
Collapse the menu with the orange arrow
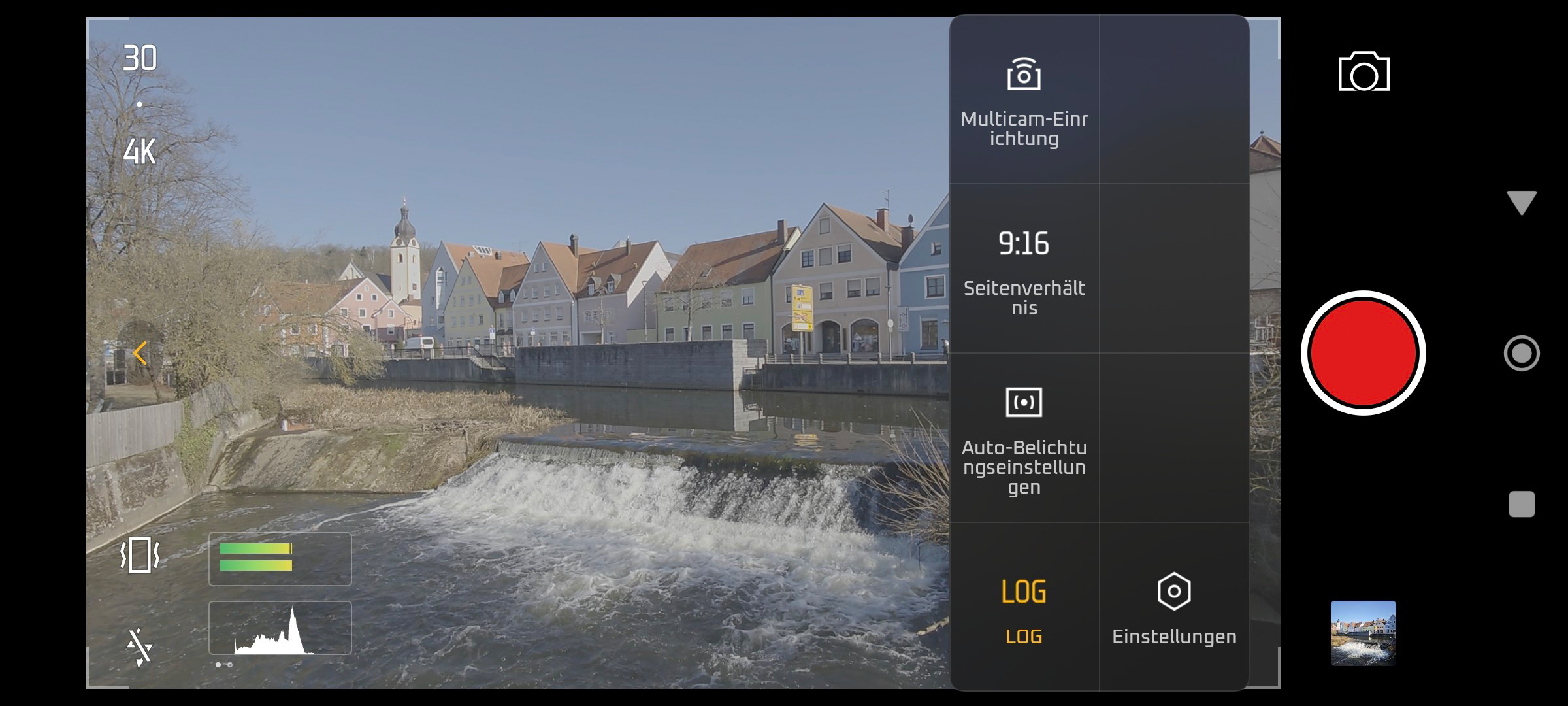(140, 353)
